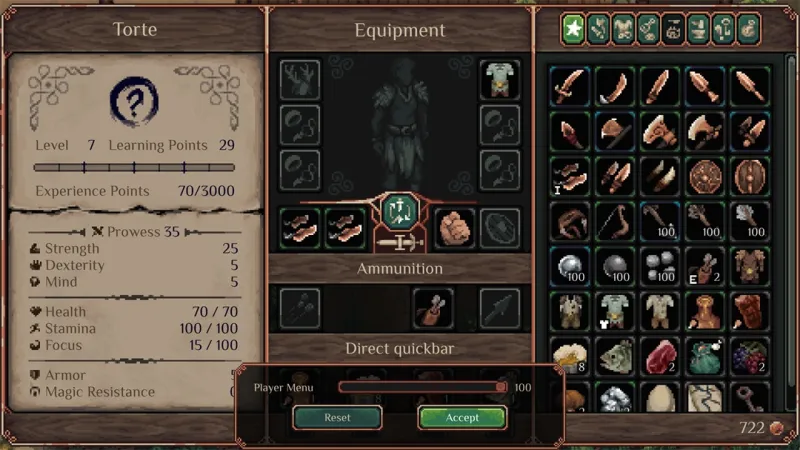This screenshot has width=800, height=450.
Task: Click the character portrait question mark
Action: tap(135, 100)
